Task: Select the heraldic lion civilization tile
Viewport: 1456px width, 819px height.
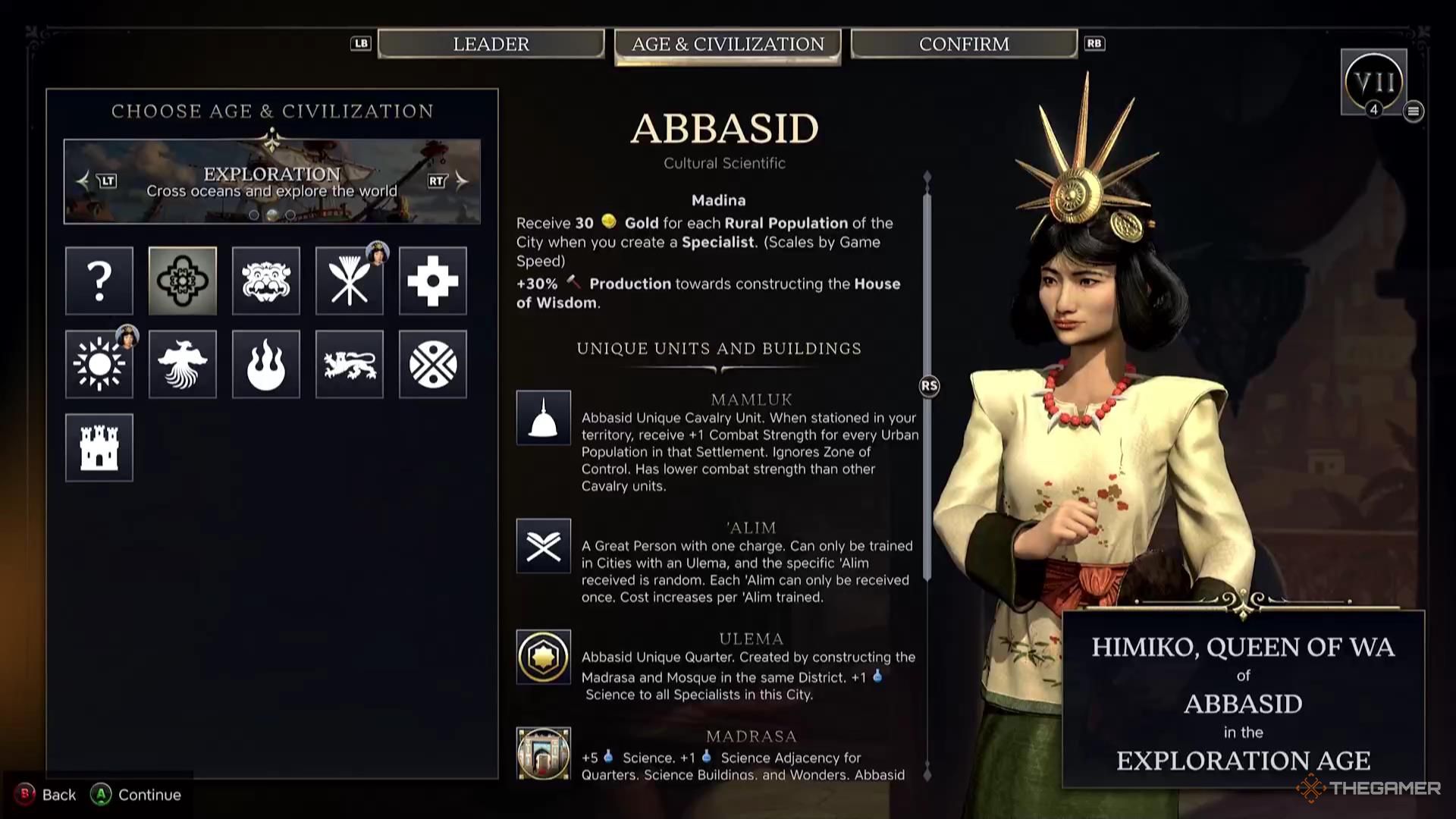Action: tap(350, 364)
